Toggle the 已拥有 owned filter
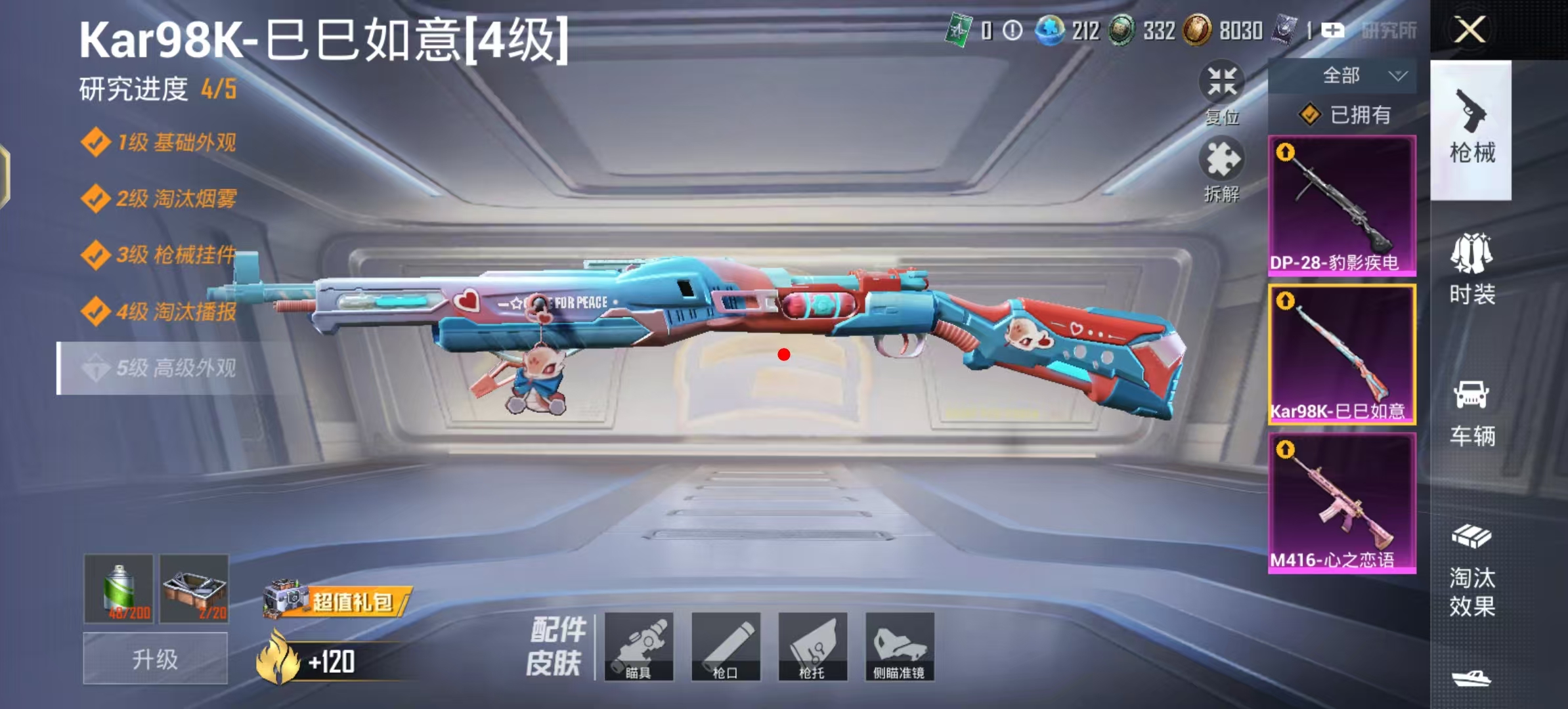The image size is (1568, 709). 1344,115
